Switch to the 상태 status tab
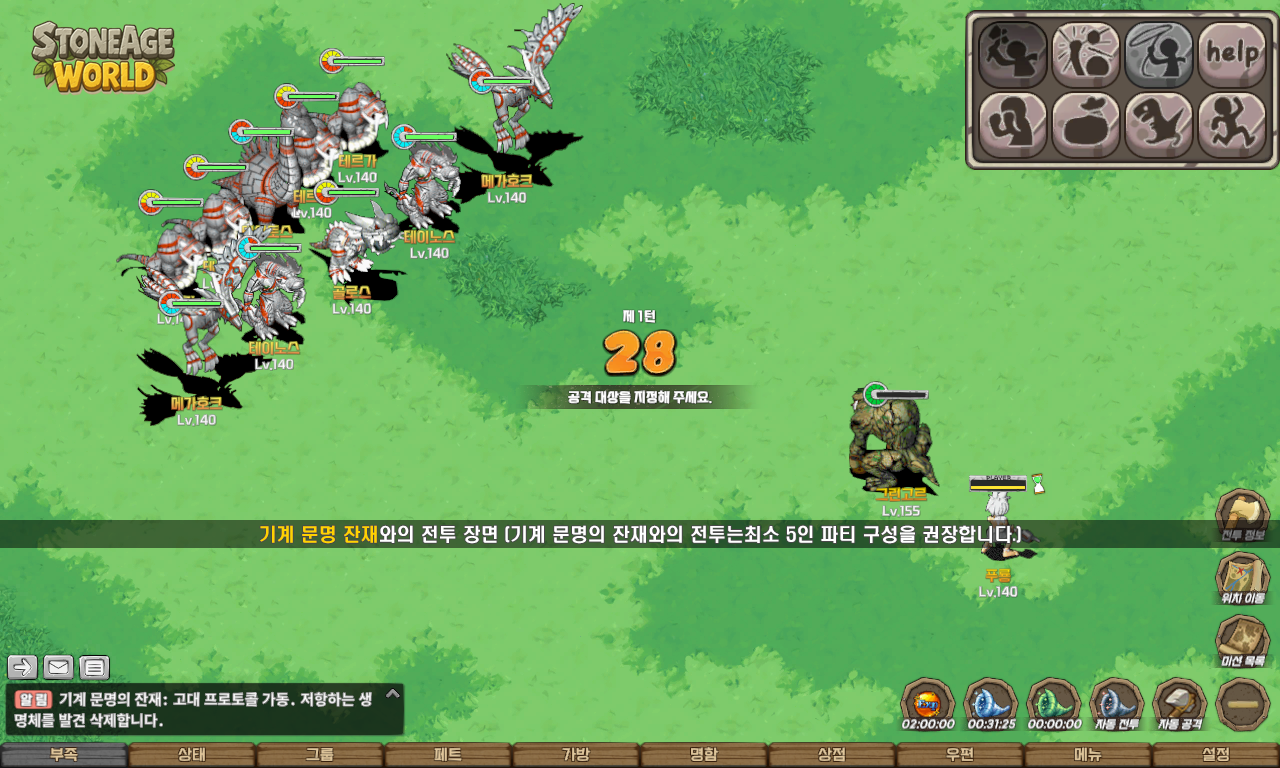Image resolution: width=1280 pixels, height=768 pixels. pos(192,755)
